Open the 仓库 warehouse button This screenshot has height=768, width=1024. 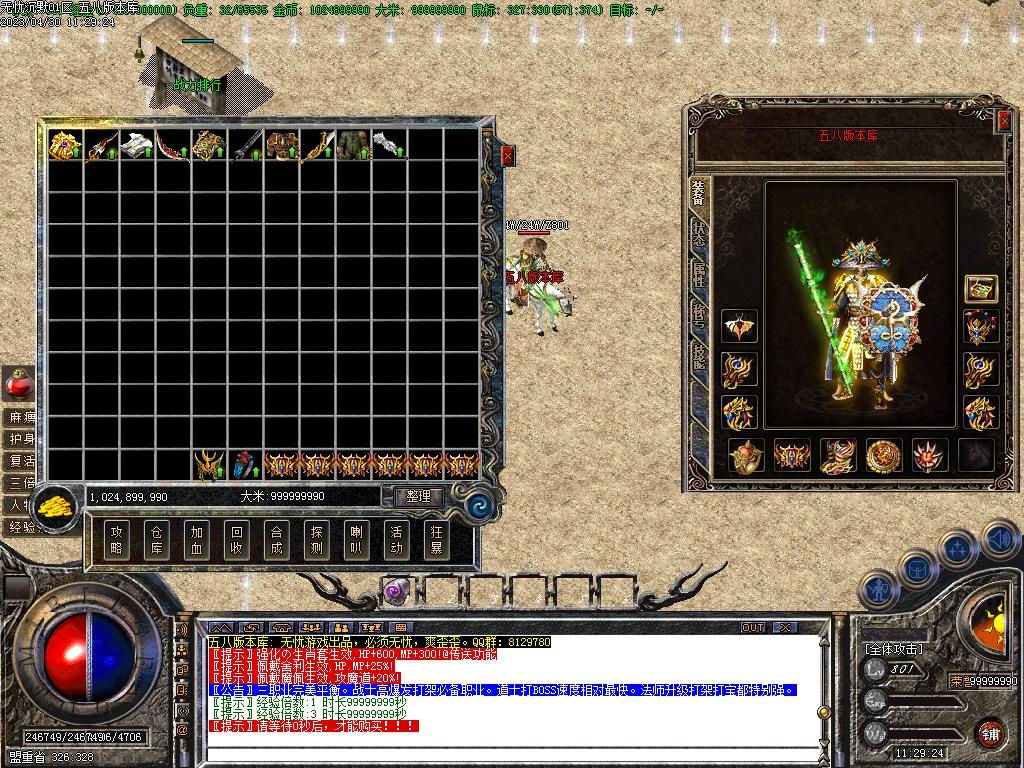157,540
